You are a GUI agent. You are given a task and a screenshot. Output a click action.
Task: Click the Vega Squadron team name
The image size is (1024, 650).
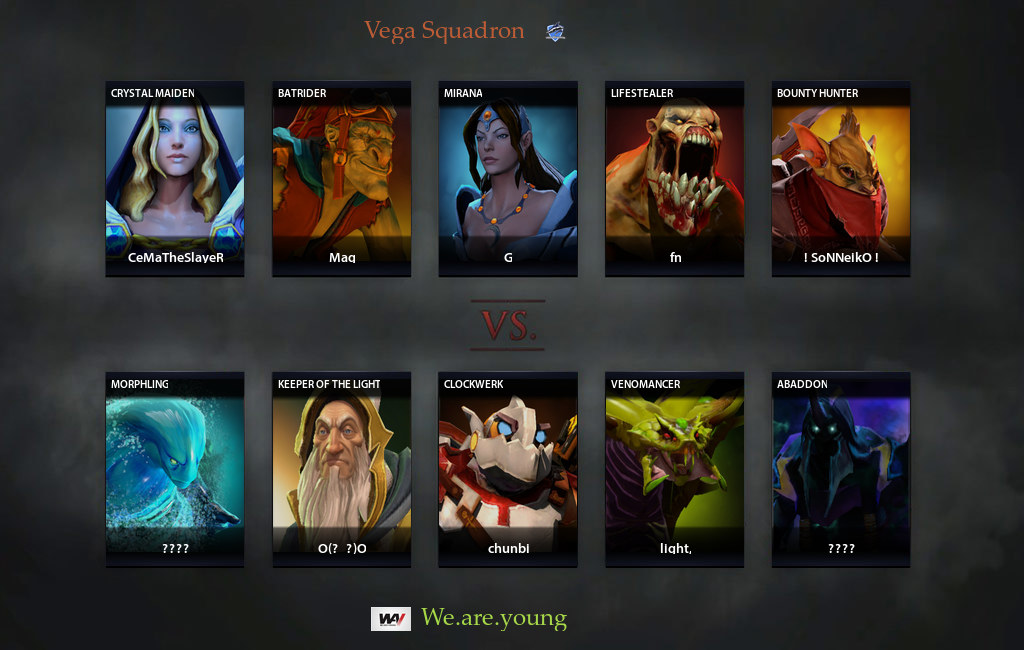(x=444, y=31)
